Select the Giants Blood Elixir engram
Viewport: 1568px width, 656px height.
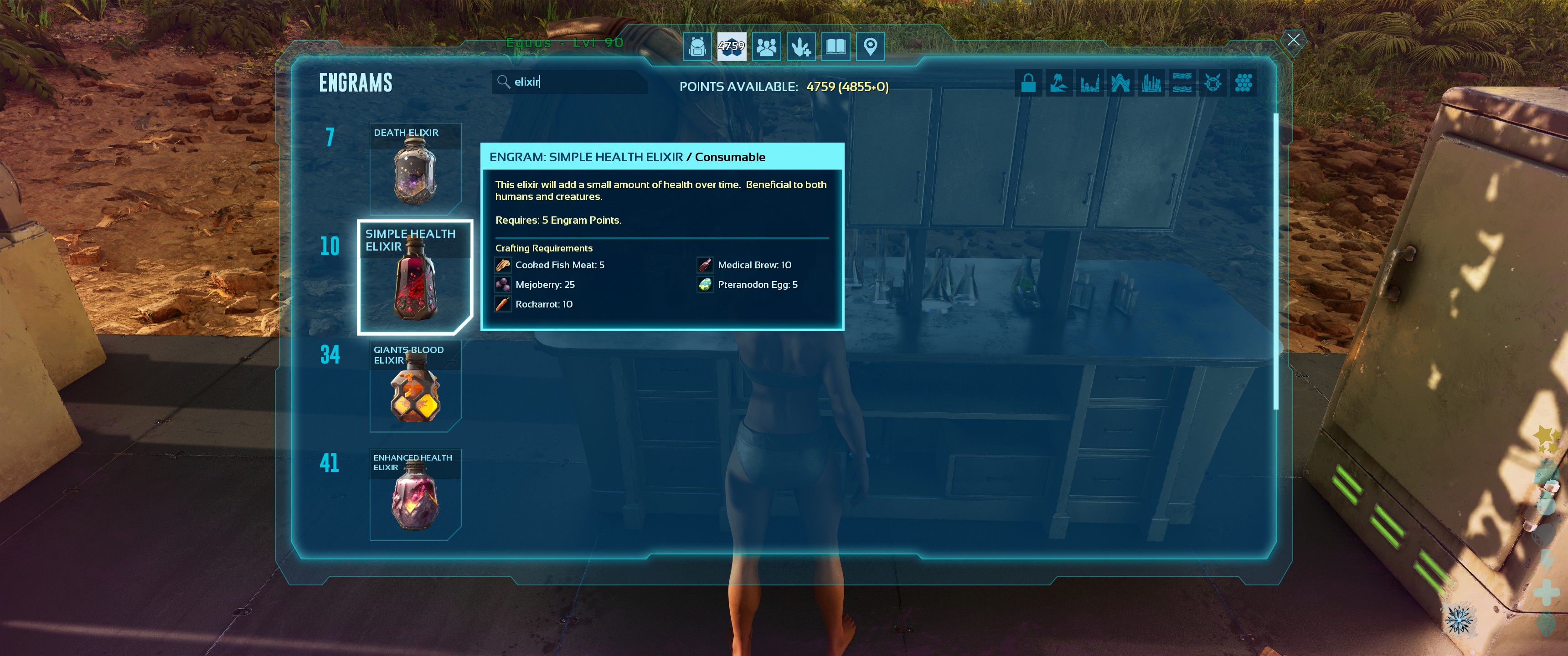click(x=415, y=386)
